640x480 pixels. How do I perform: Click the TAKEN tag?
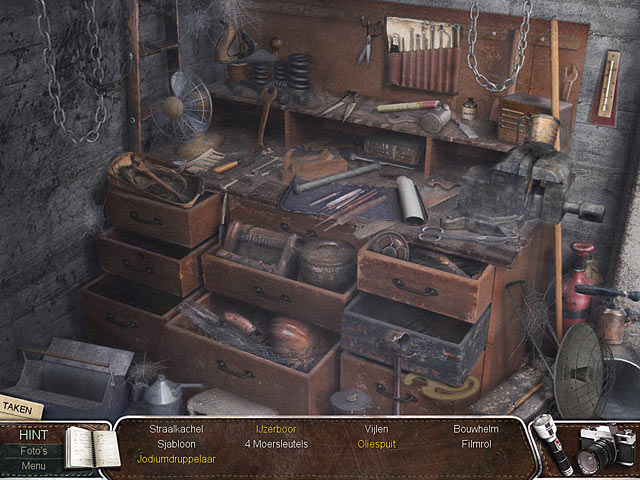tap(19, 408)
